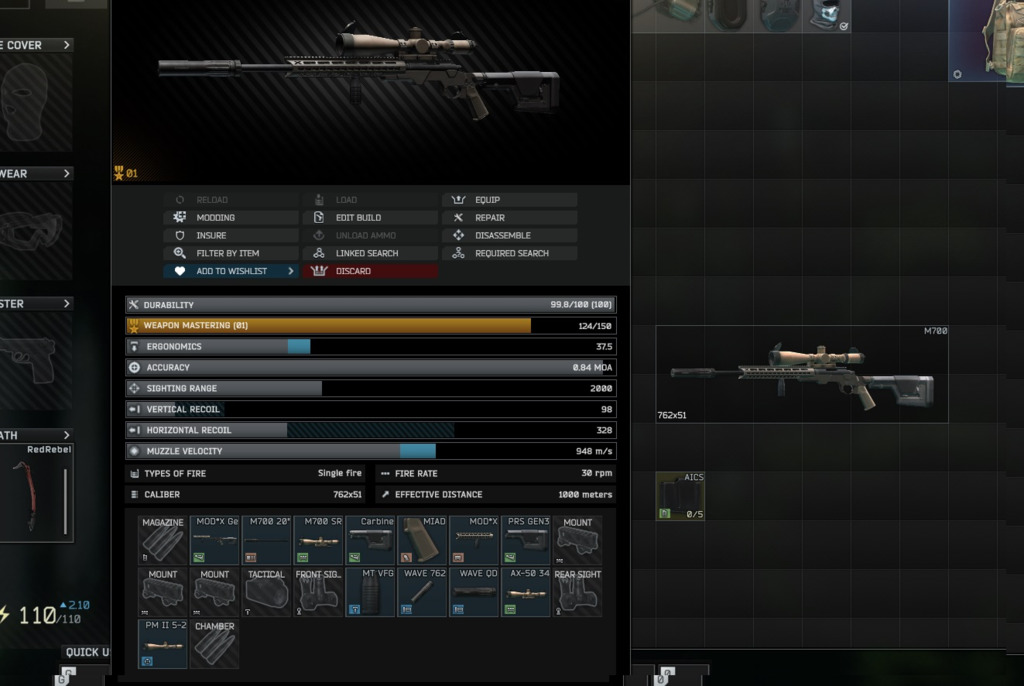
Task: Disassemble the weapon
Action: (x=508, y=236)
